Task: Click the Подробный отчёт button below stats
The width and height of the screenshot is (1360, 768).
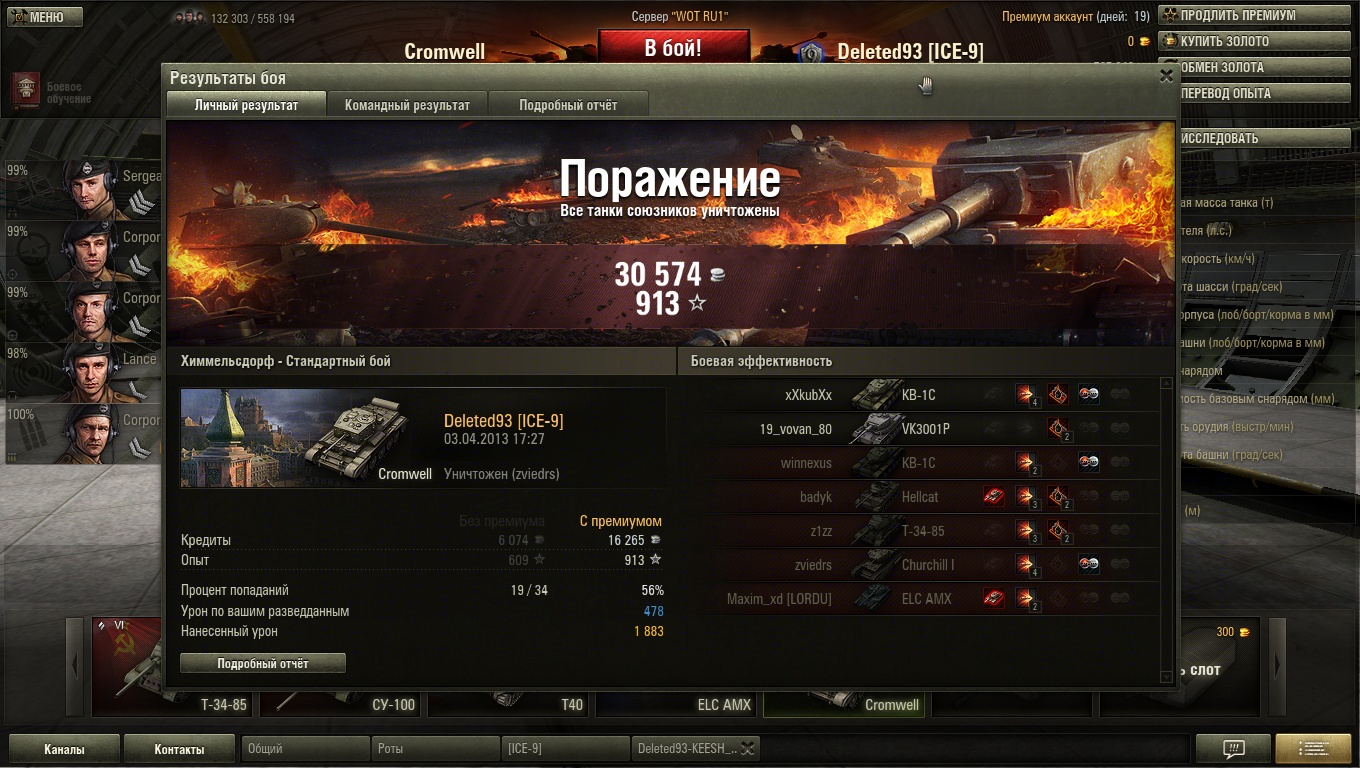Action: click(263, 663)
